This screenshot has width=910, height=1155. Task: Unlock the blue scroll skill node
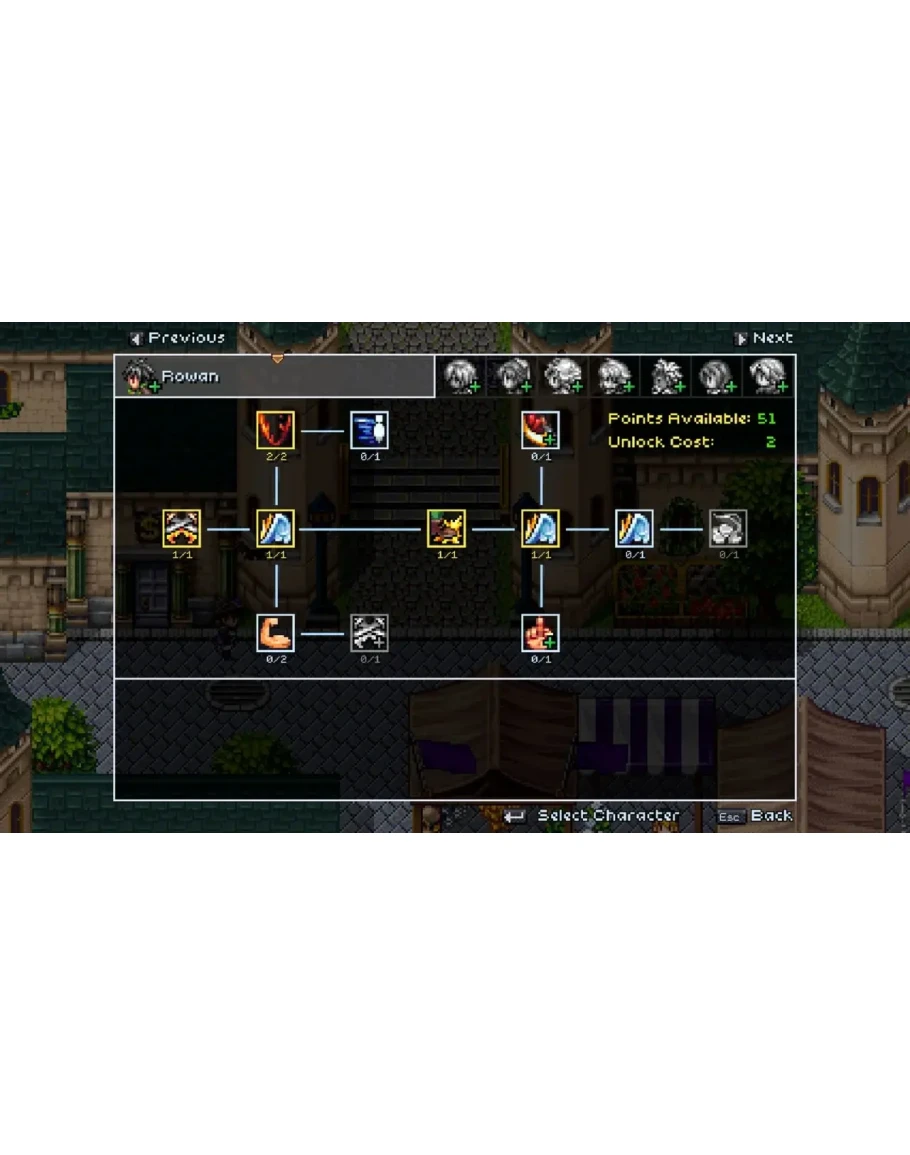(369, 430)
